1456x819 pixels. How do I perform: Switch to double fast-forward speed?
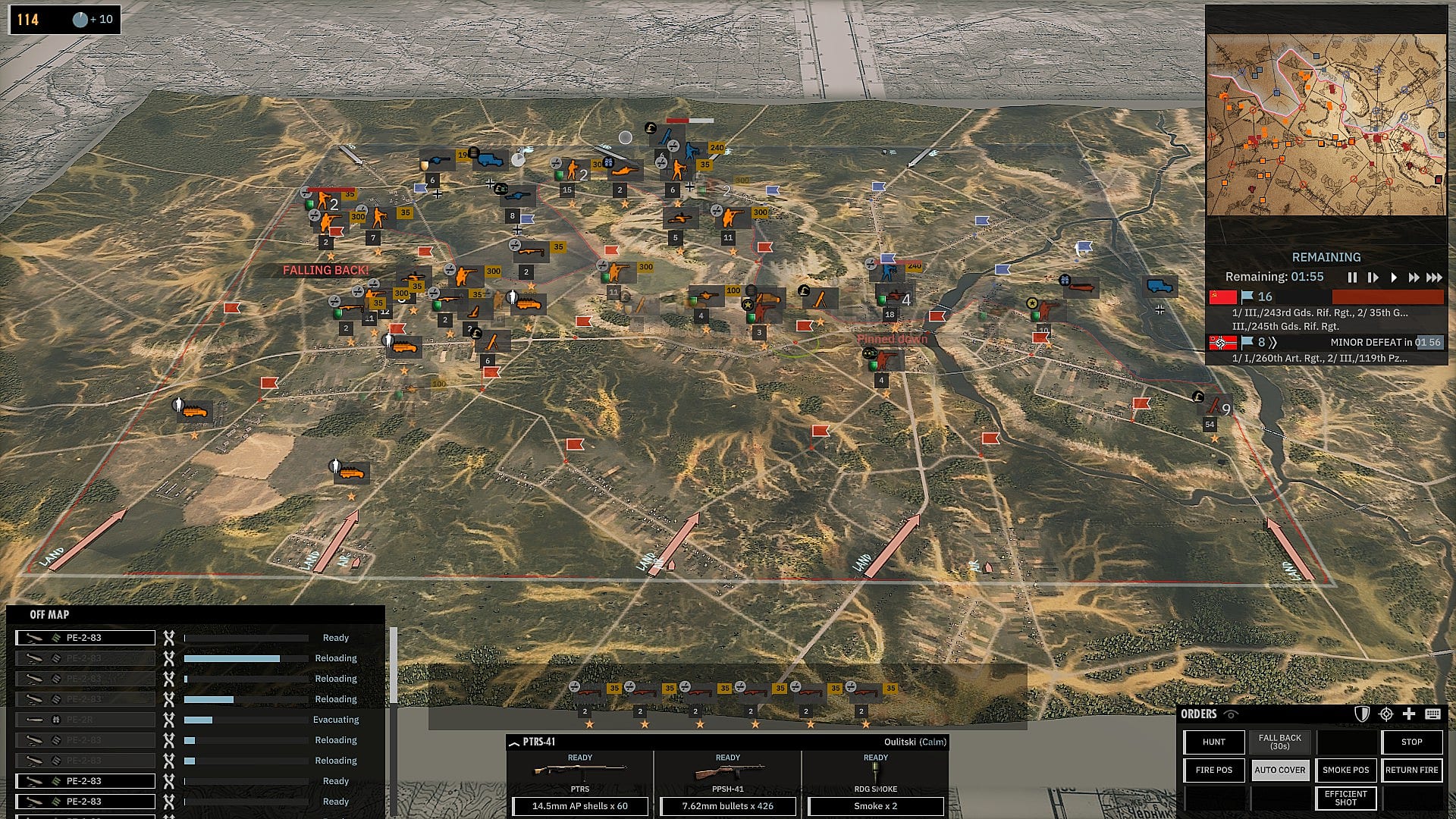pyautogui.click(x=1414, y=278)
